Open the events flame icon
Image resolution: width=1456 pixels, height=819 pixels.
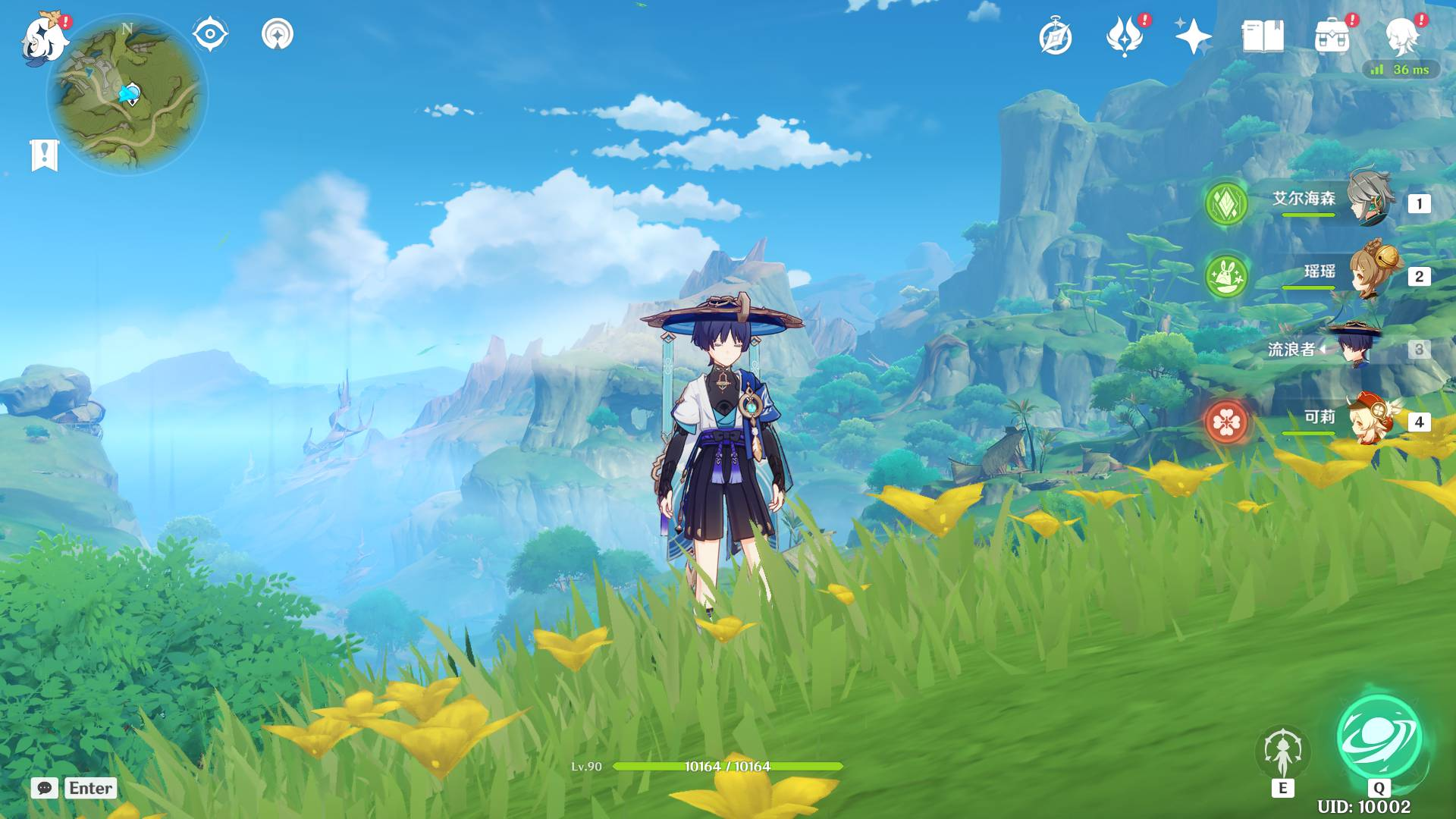click(x=1125, y=37)
